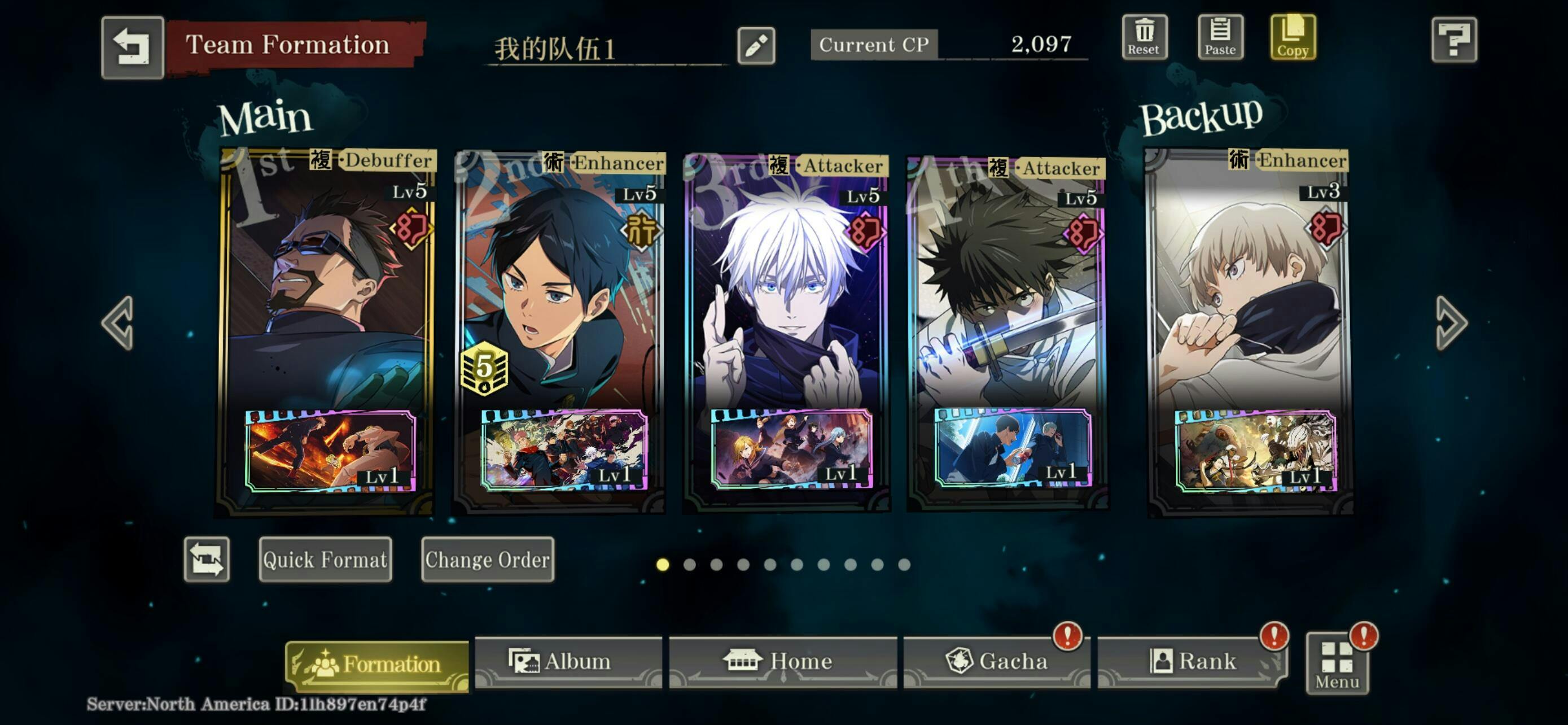Switch to the Album tab
1568x725 pixels.
pos(567,661)
